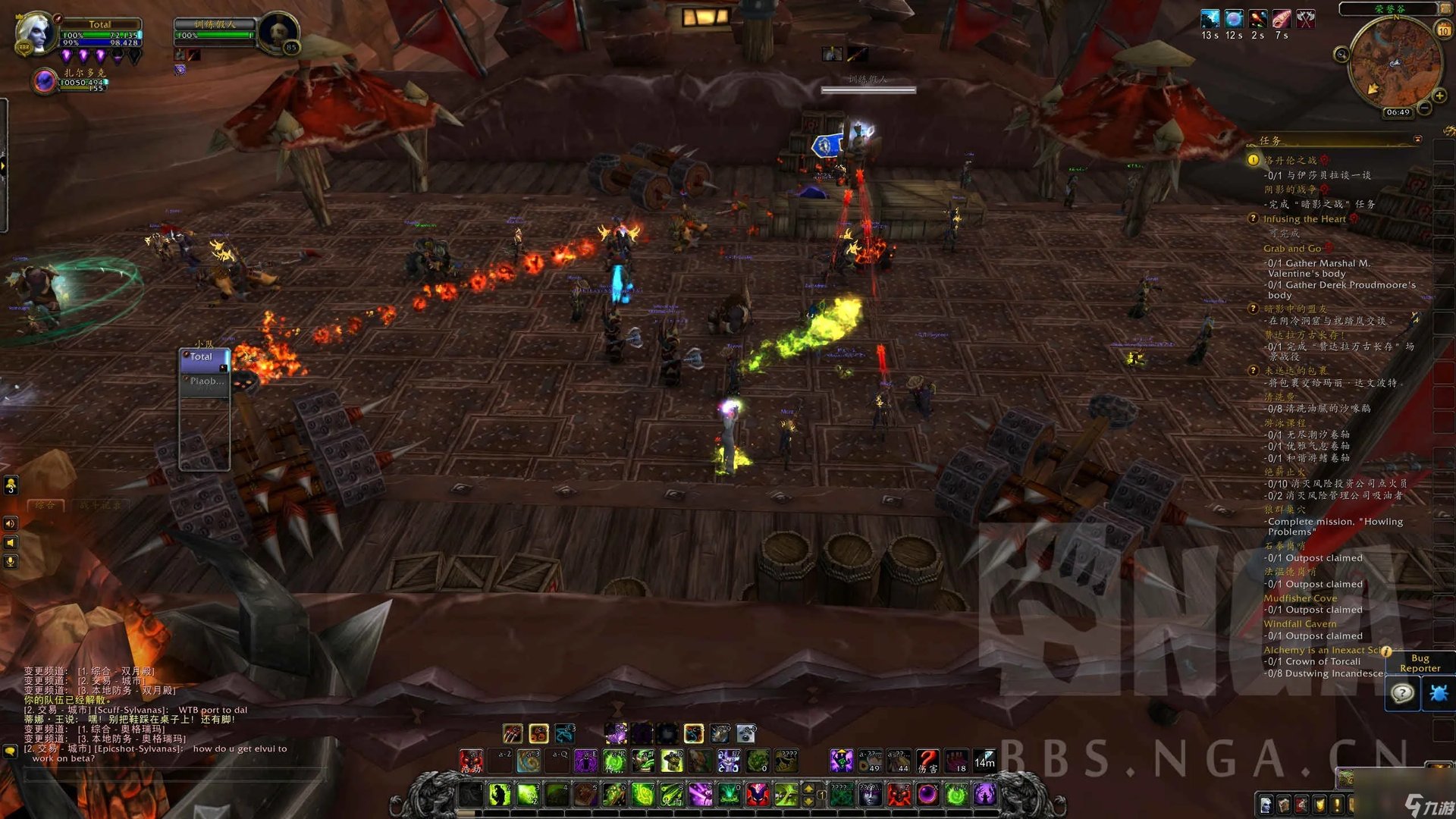
Task: Activate the red demon 浩劫 ability
Action: coord(471,761)
